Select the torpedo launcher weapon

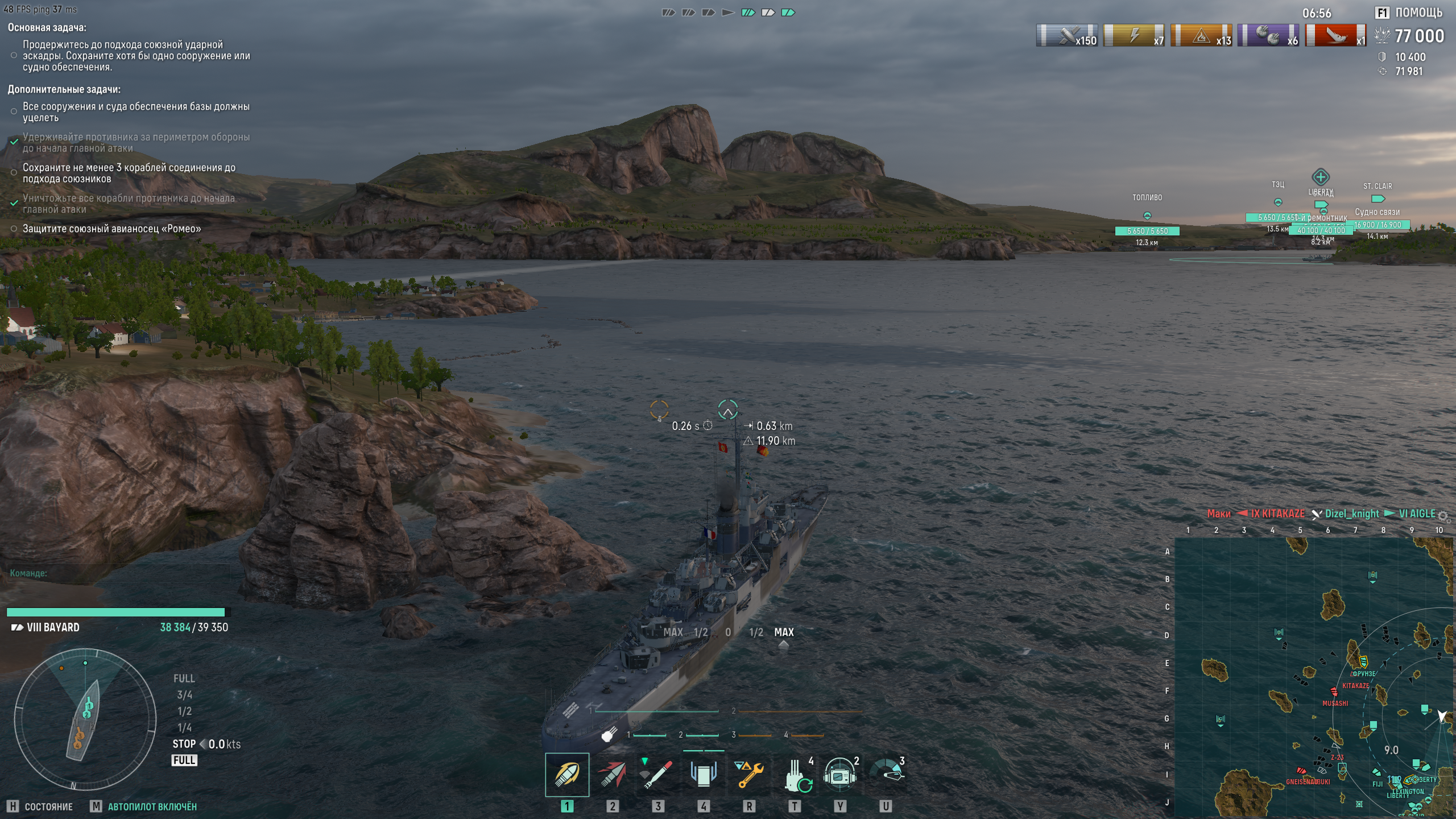coord(657,775)
